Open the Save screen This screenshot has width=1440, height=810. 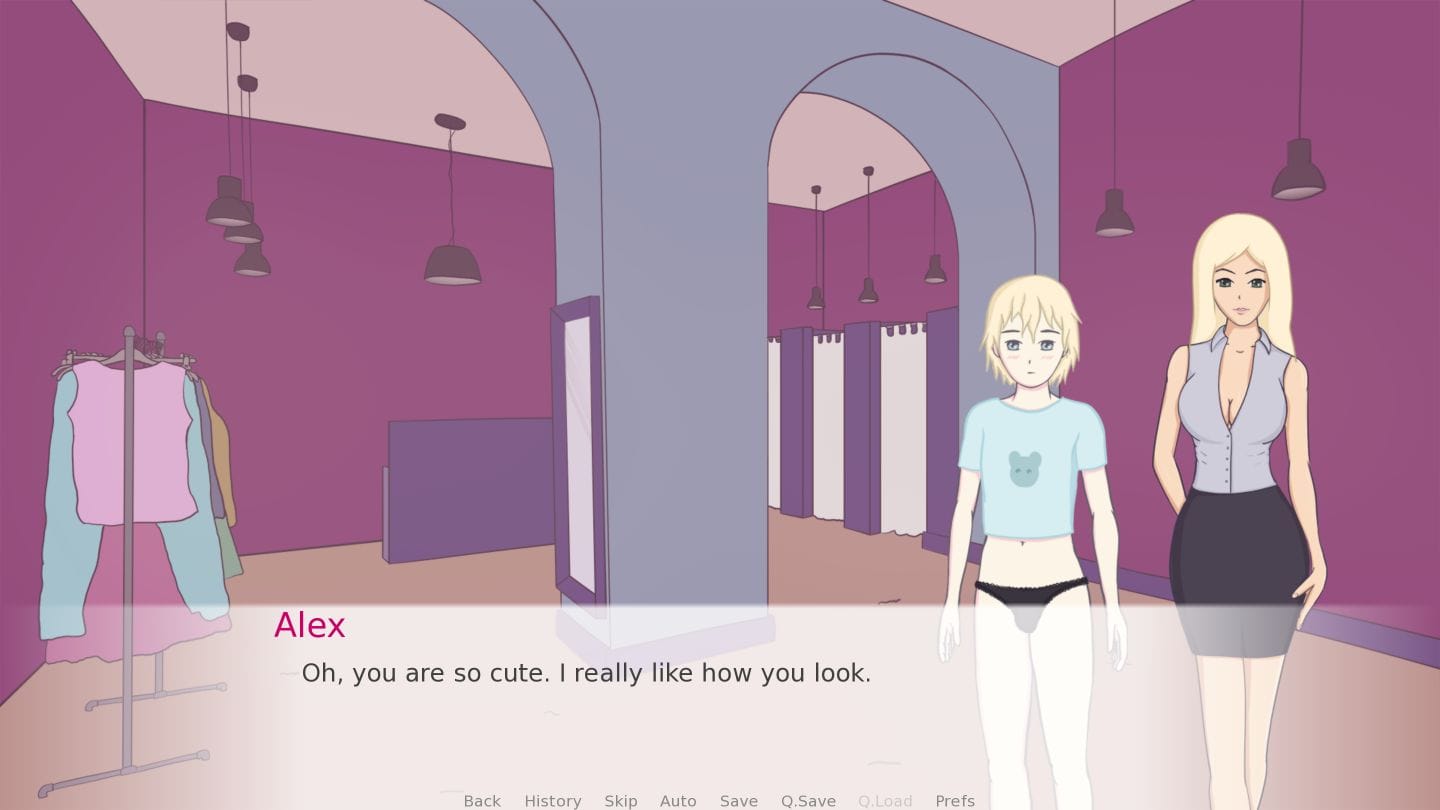[x=738, y=800]
